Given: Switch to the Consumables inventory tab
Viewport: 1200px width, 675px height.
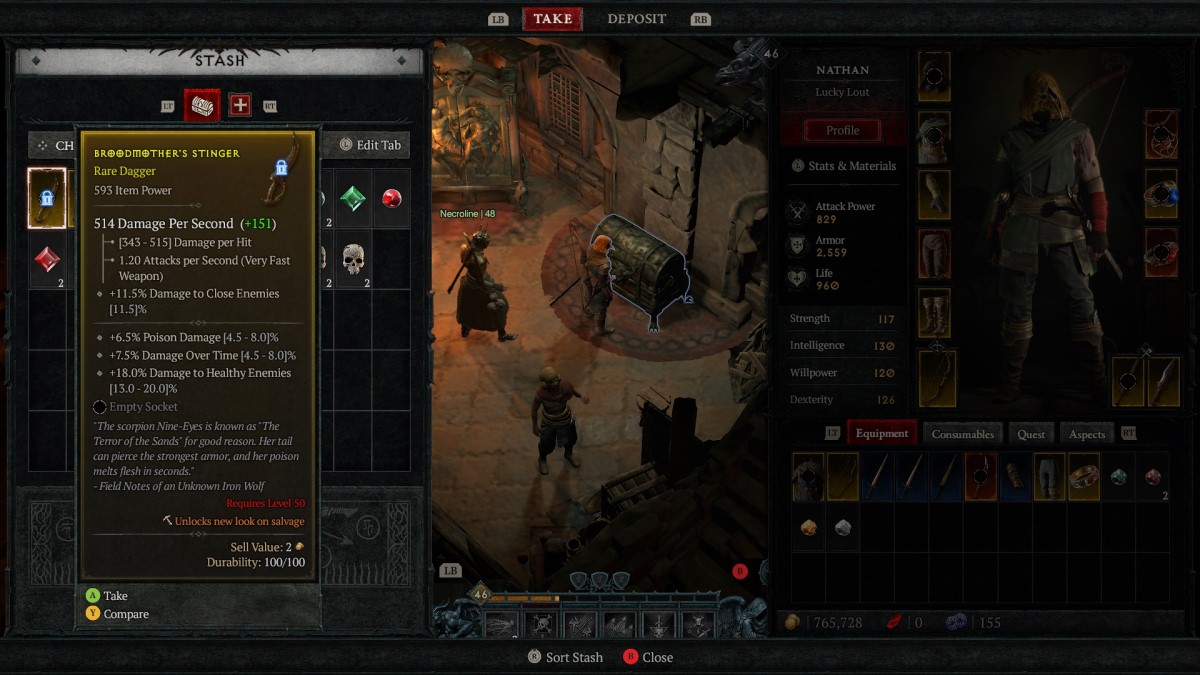Looking at the screenshot, I should [962, 433].
